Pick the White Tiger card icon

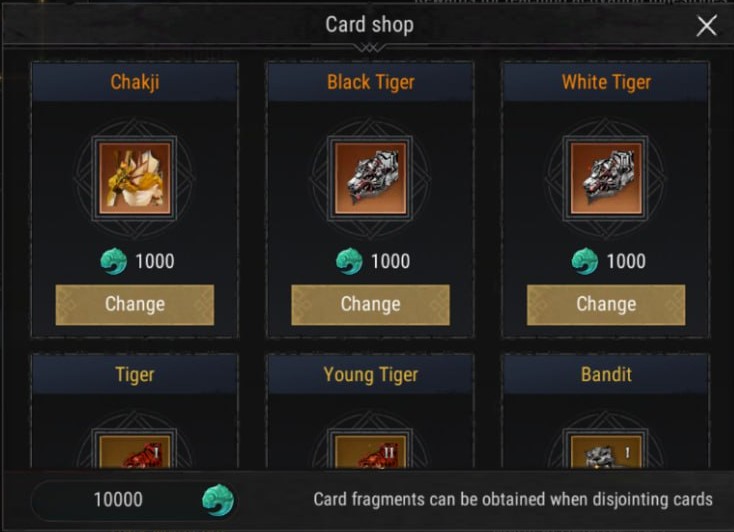(x=606, y=178)
